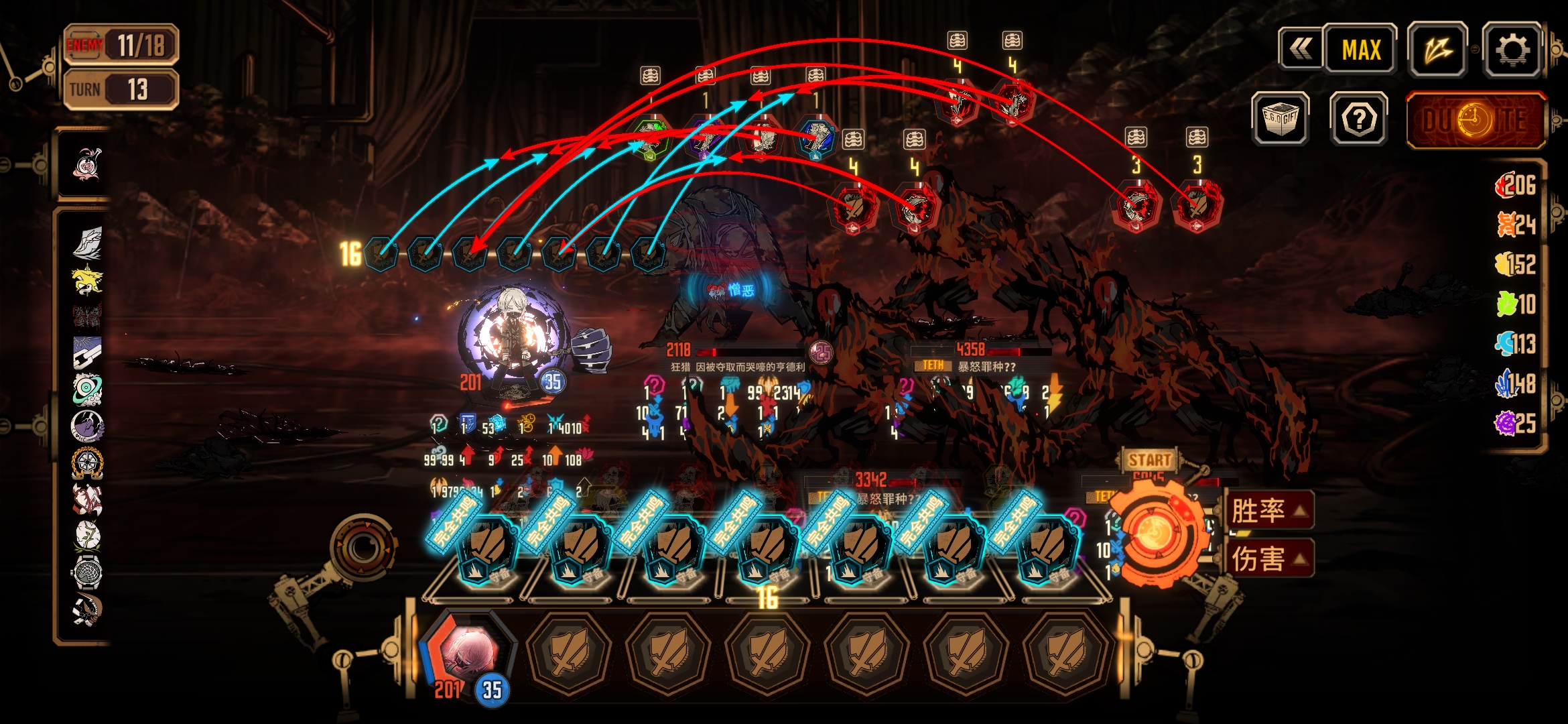Select the 伤害 damage option
The image size is (1568, 724).
(x=1268, y=558)
